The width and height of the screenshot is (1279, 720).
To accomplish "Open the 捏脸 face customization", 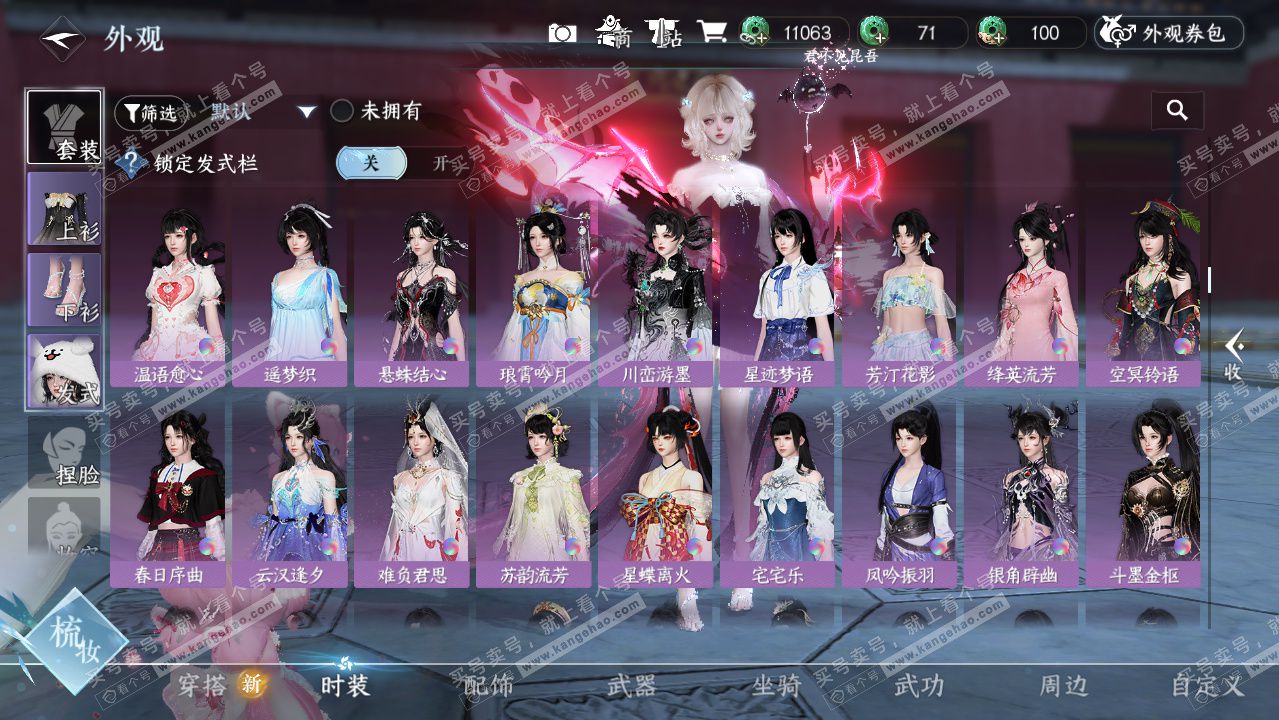I will tap(65, 455).
